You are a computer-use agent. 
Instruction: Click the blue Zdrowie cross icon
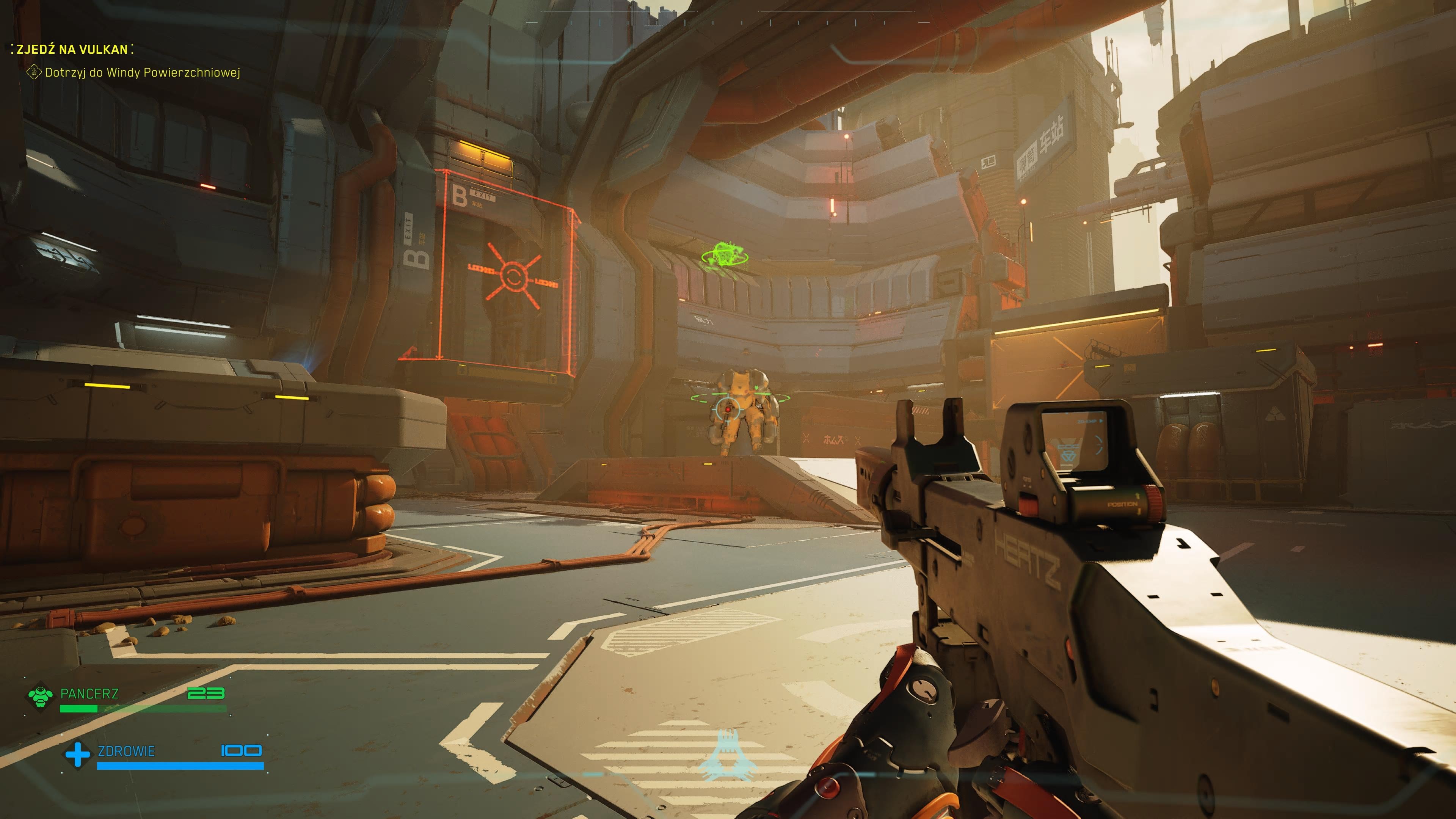pyautogui.click(x=77, y=755)
